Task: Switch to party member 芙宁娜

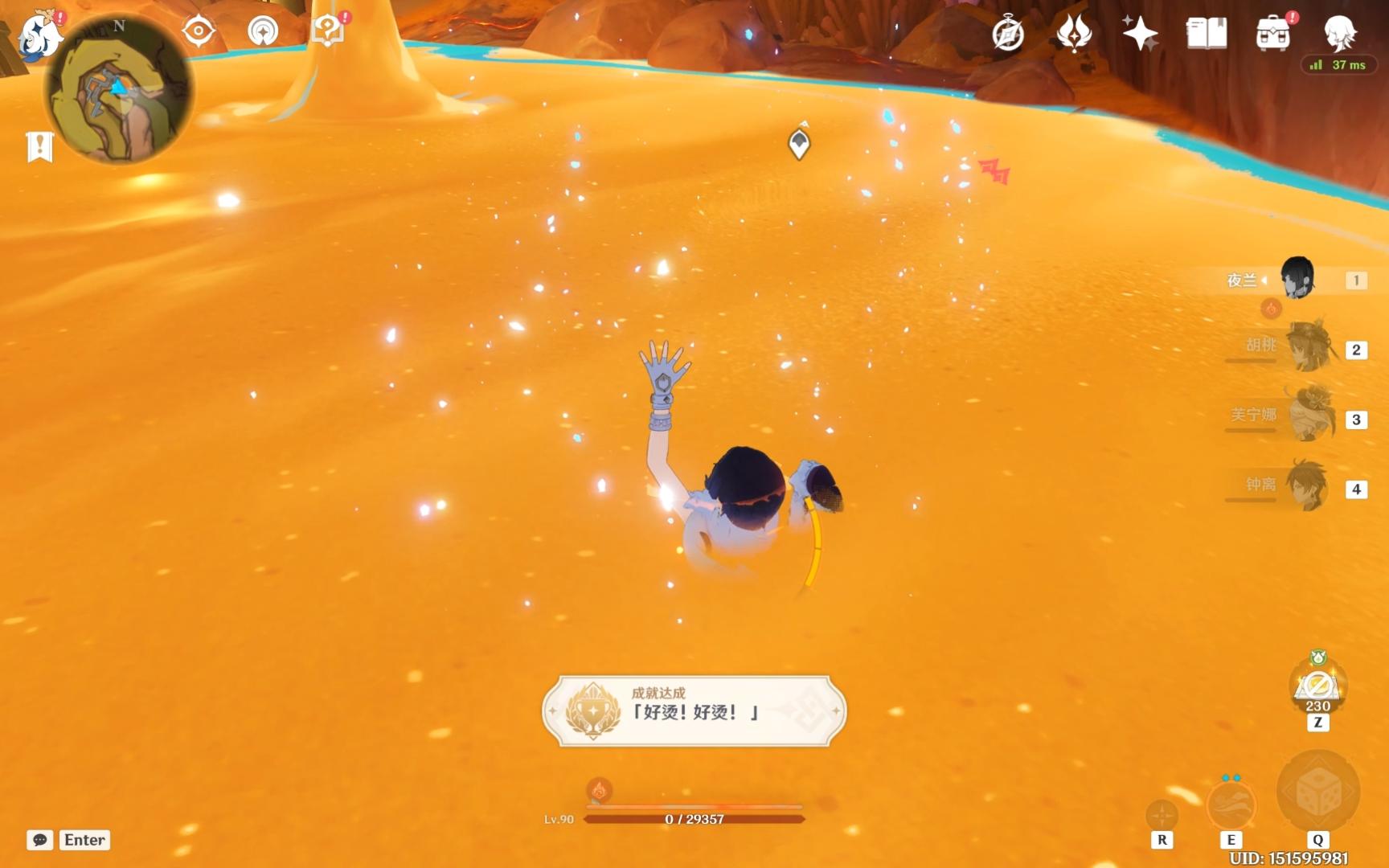Action: coord(1309,416)
